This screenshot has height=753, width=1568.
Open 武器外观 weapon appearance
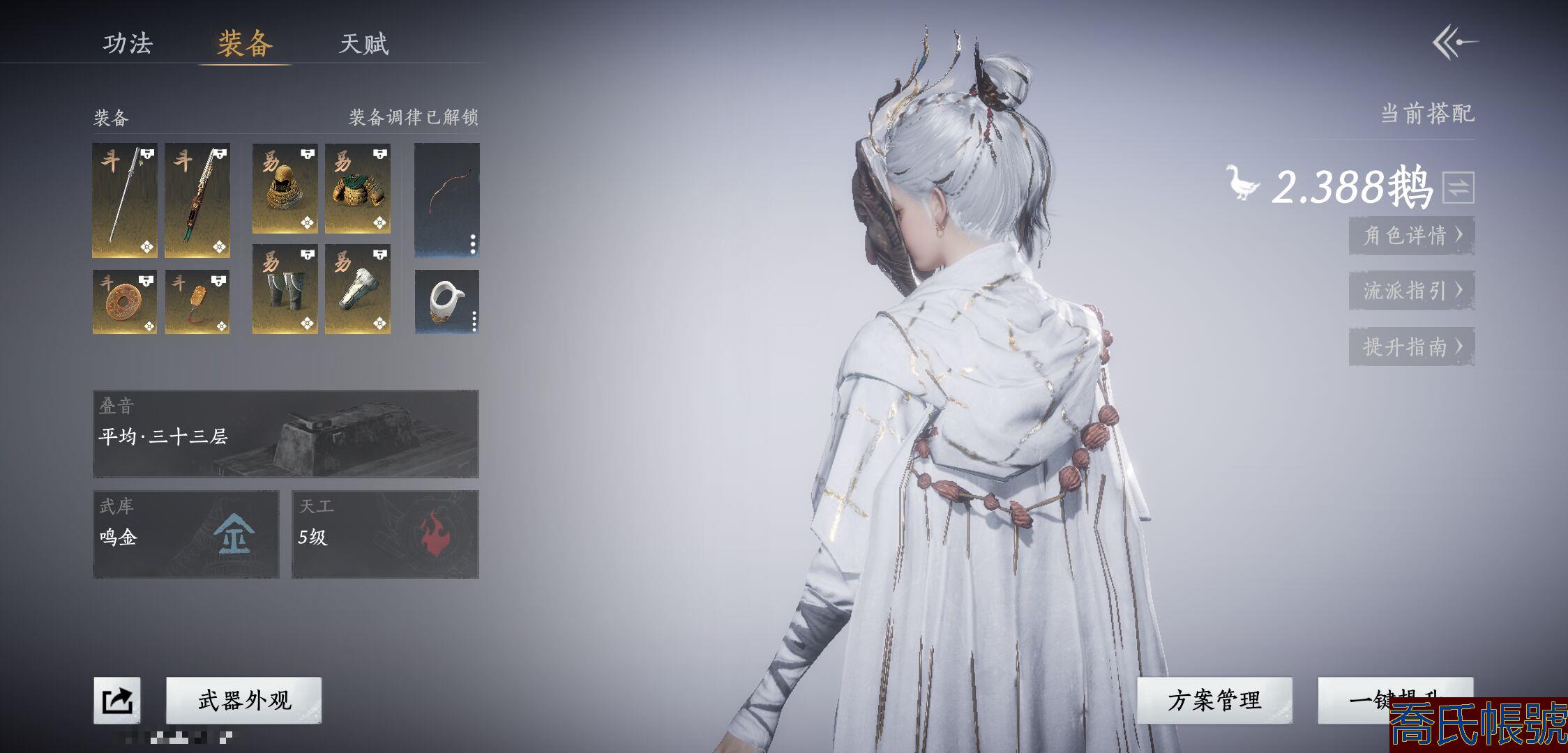coord(244,700)
